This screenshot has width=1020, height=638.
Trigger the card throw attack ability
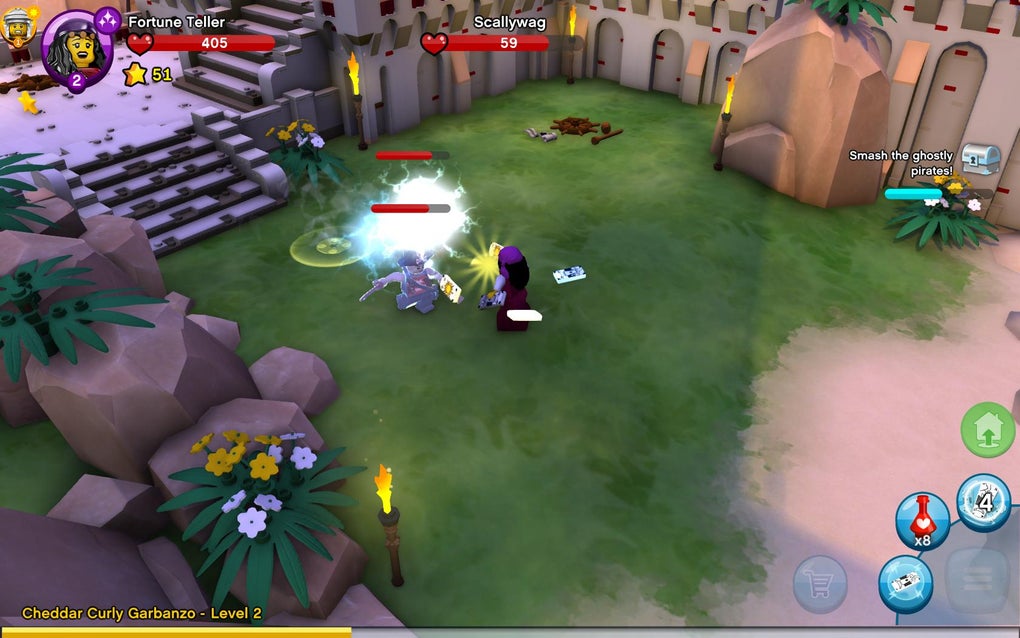905,584
